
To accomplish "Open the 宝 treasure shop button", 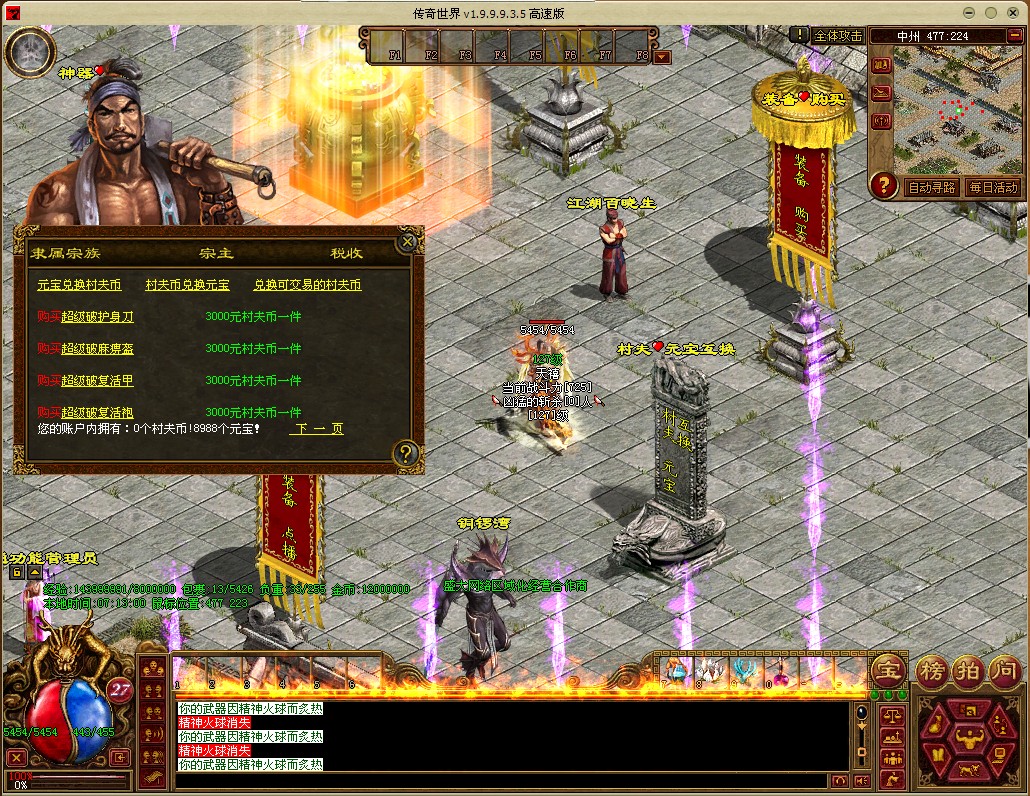I will coord(888,668).
